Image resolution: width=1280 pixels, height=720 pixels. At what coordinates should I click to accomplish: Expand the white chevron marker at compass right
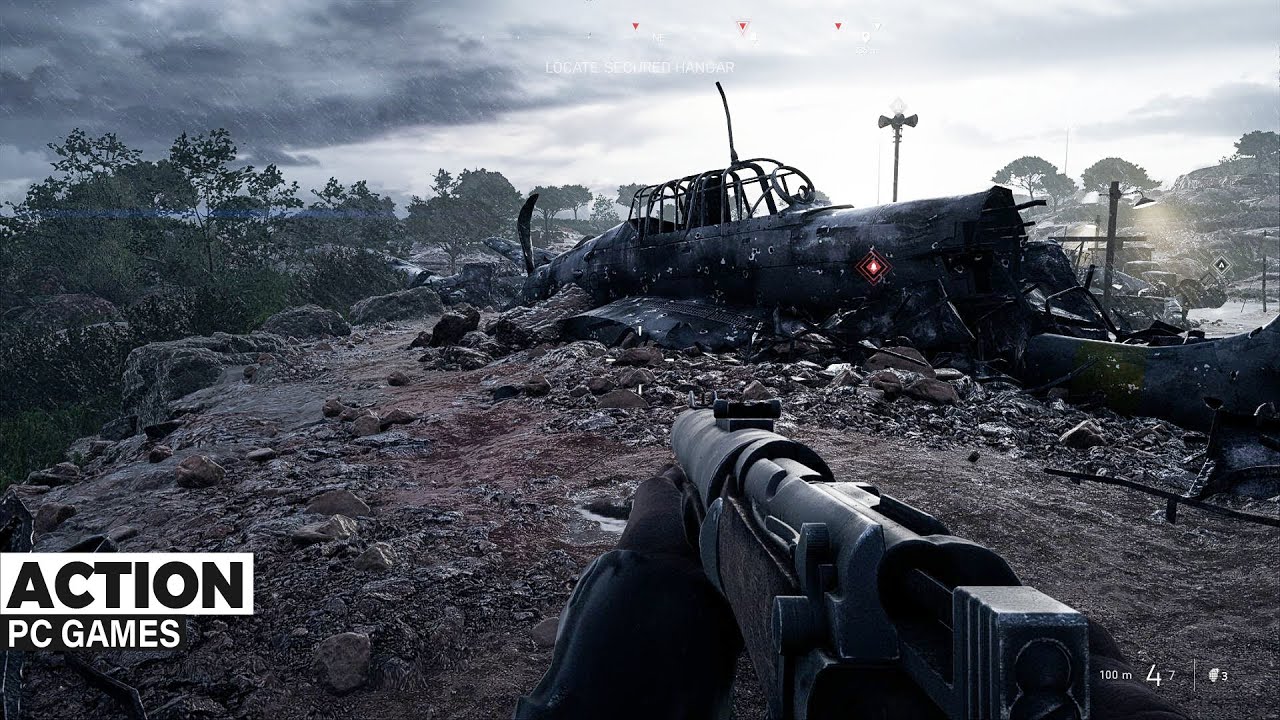click(x=877, y=25)
